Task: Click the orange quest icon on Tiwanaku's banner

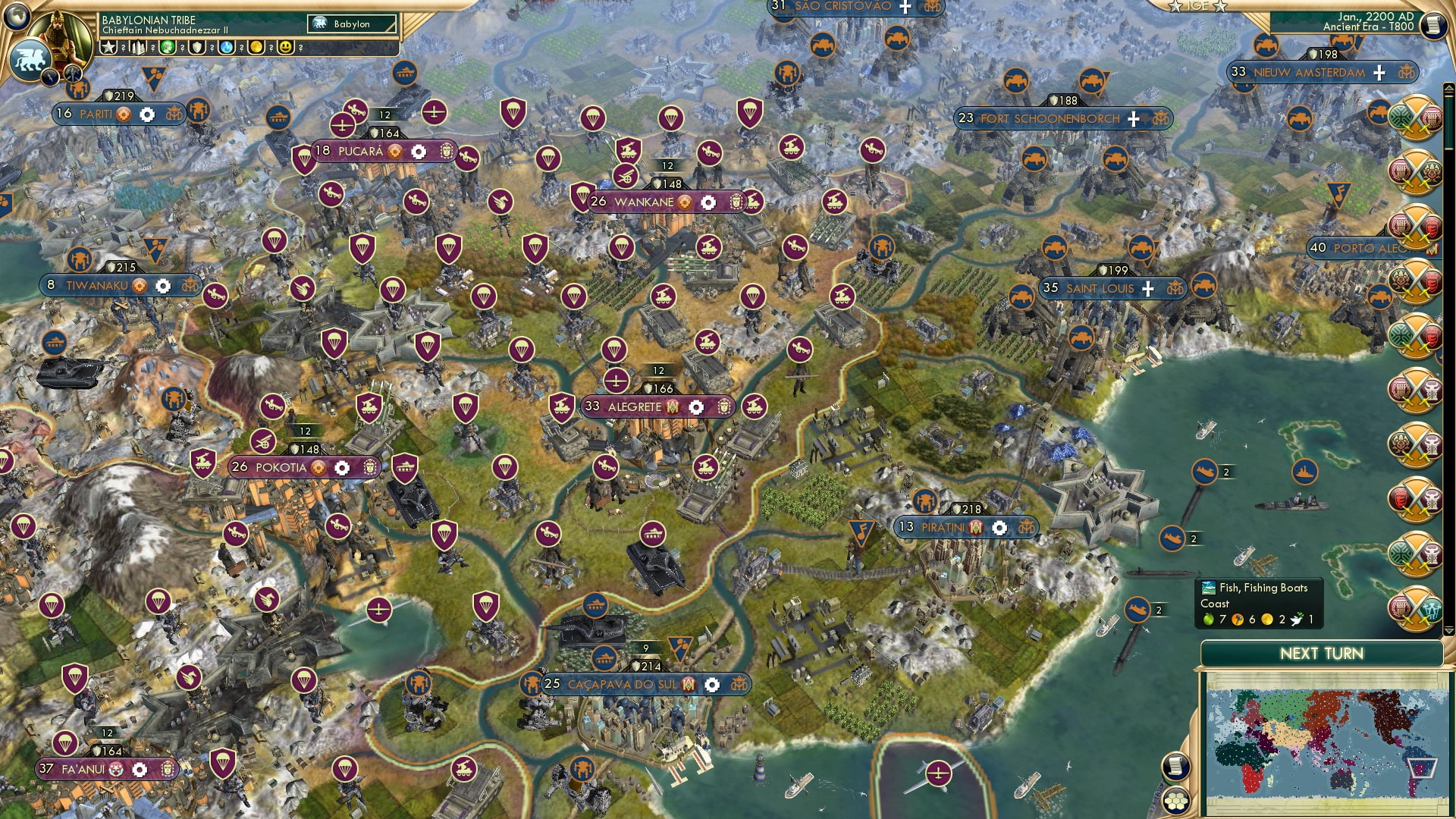Action: tap(138, 287)
